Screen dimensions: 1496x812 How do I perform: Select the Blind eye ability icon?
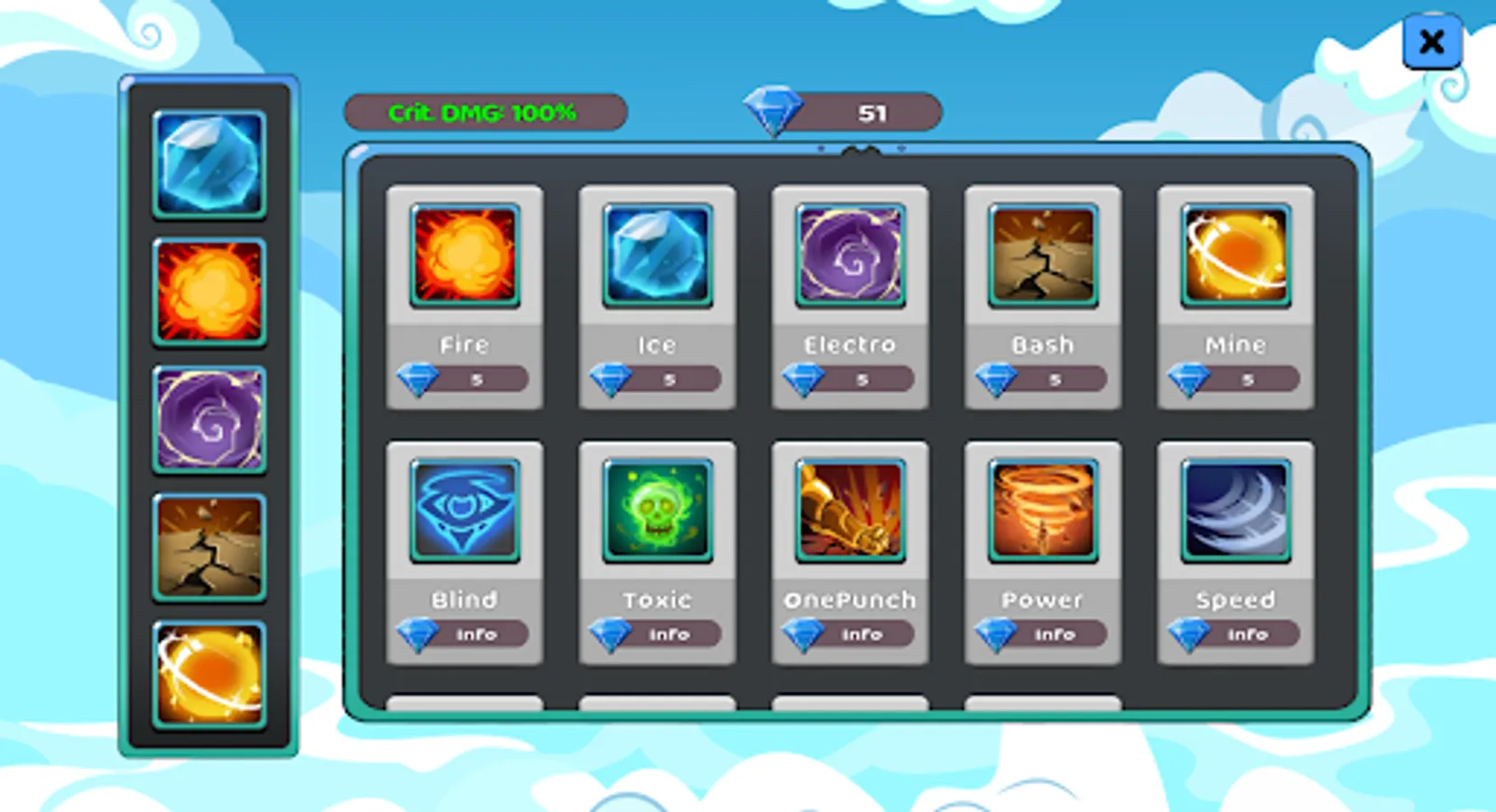tap(465, 512)
